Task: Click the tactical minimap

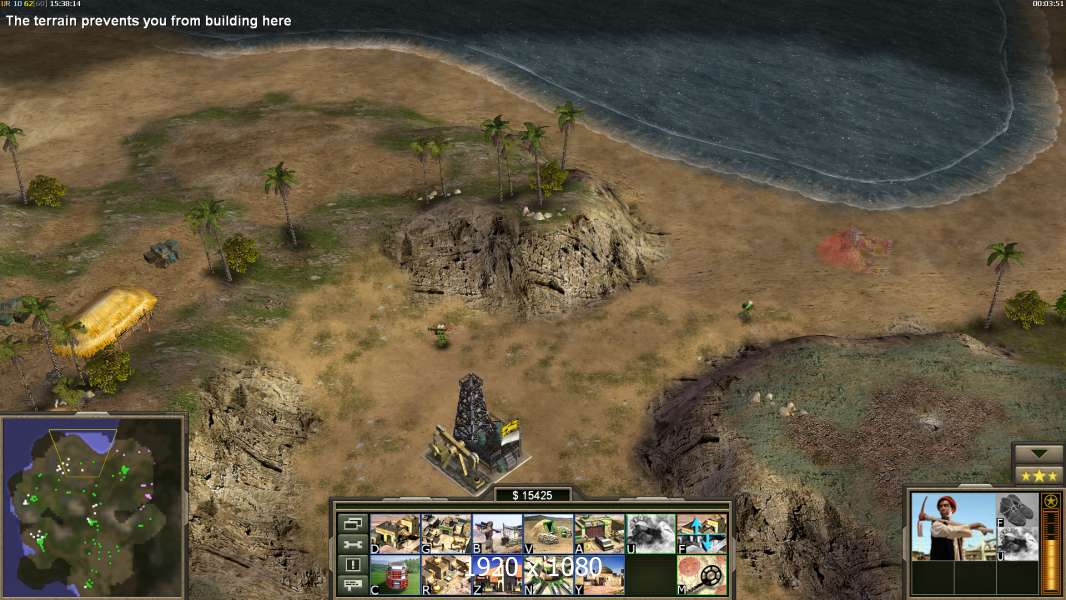Action: (x=92, y=507)
